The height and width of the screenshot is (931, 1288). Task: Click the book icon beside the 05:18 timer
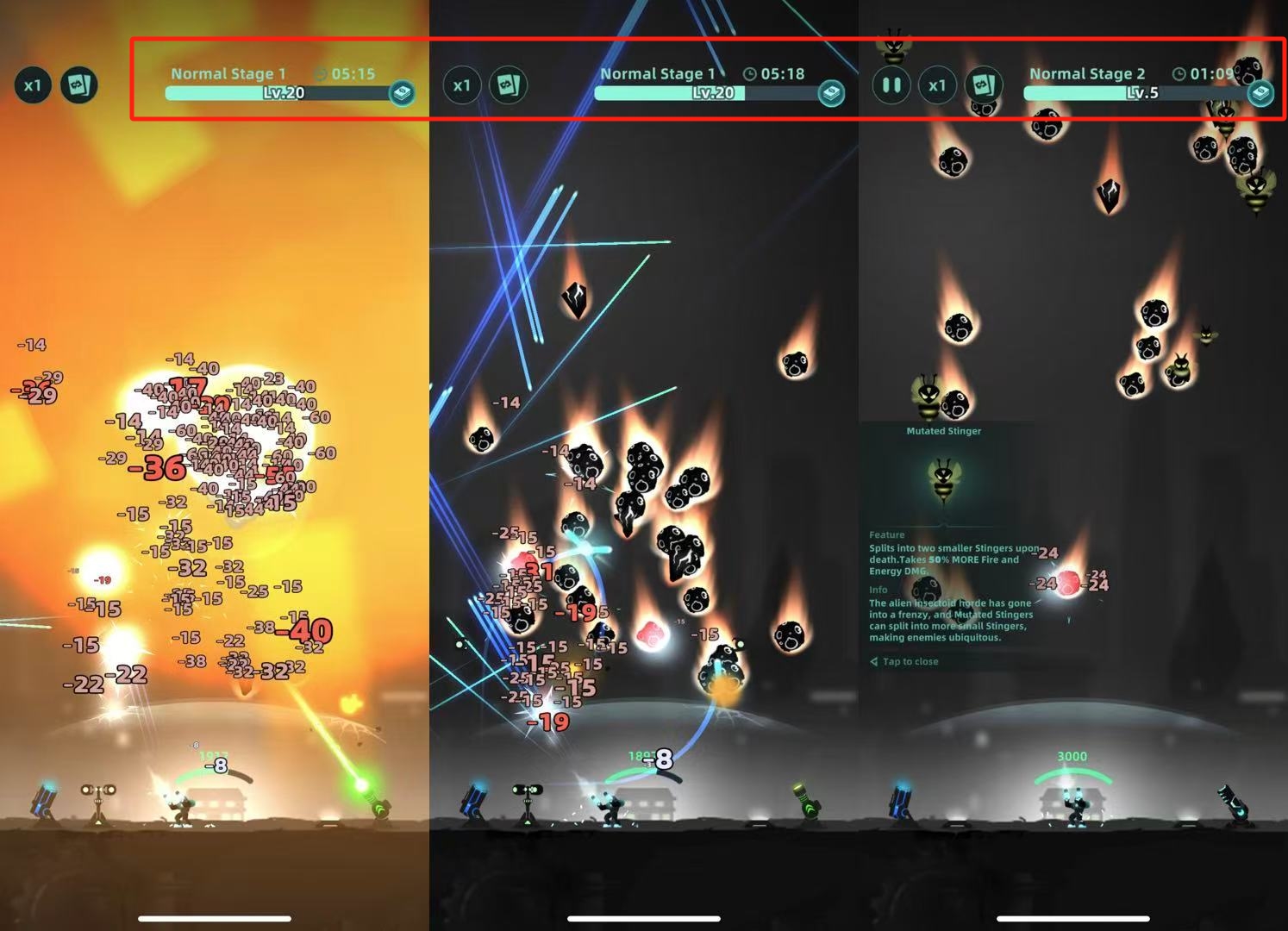[831, 92]
